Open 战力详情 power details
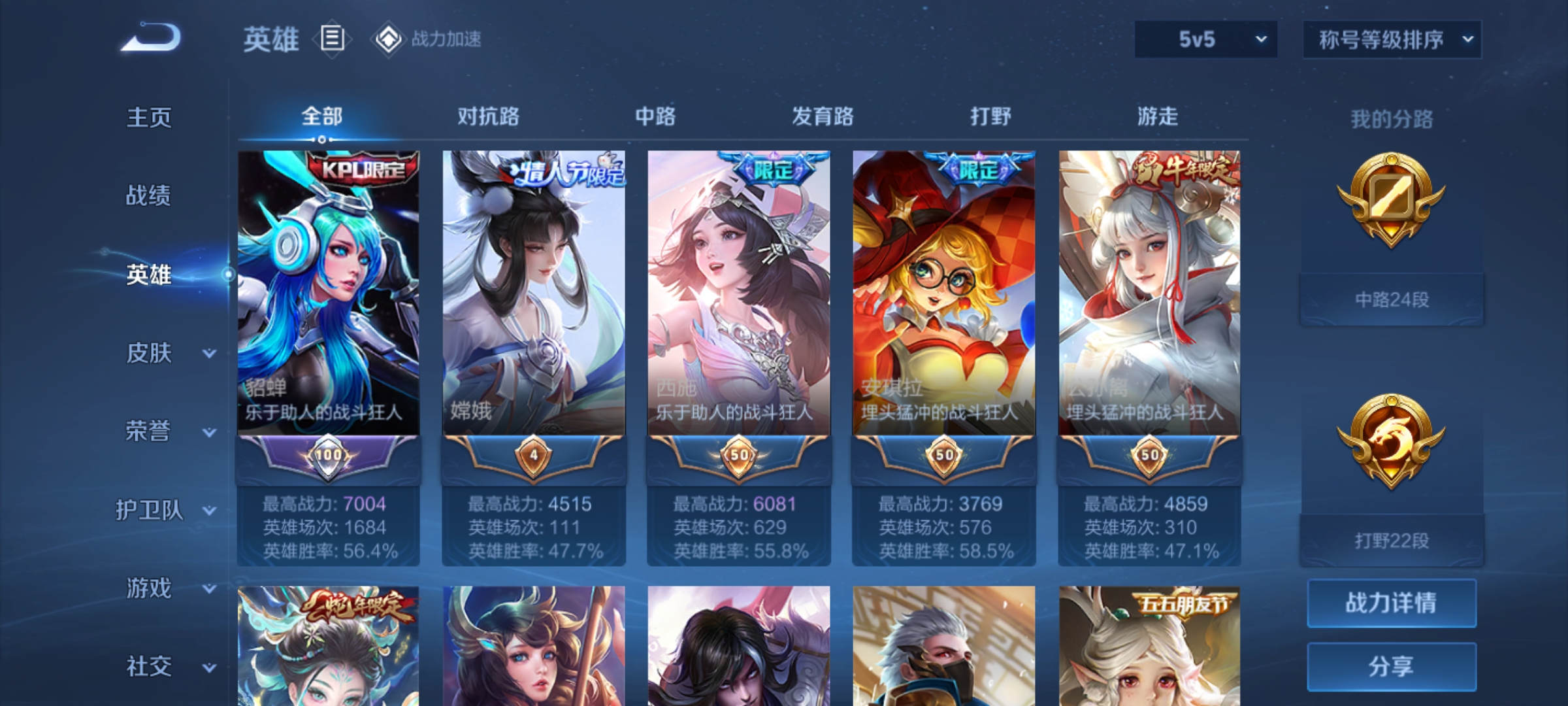 coord(1392,603)
